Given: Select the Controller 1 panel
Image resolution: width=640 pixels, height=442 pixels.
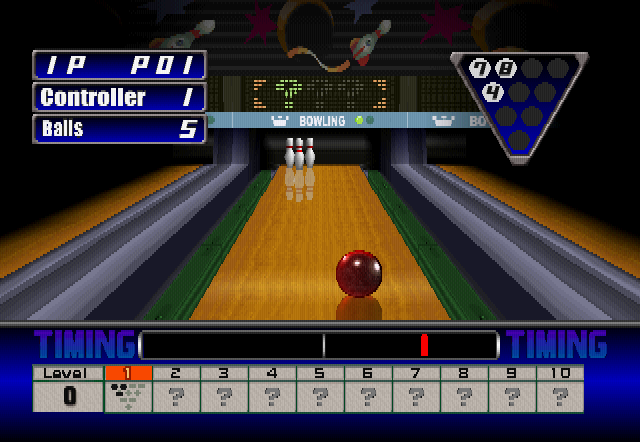Looking at the screenshot, I should coord(120,98).
